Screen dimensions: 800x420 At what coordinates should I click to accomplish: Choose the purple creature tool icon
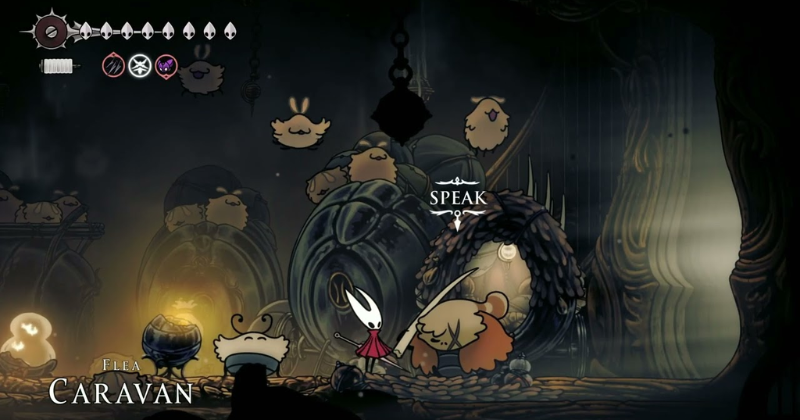[x=166, y=67]
